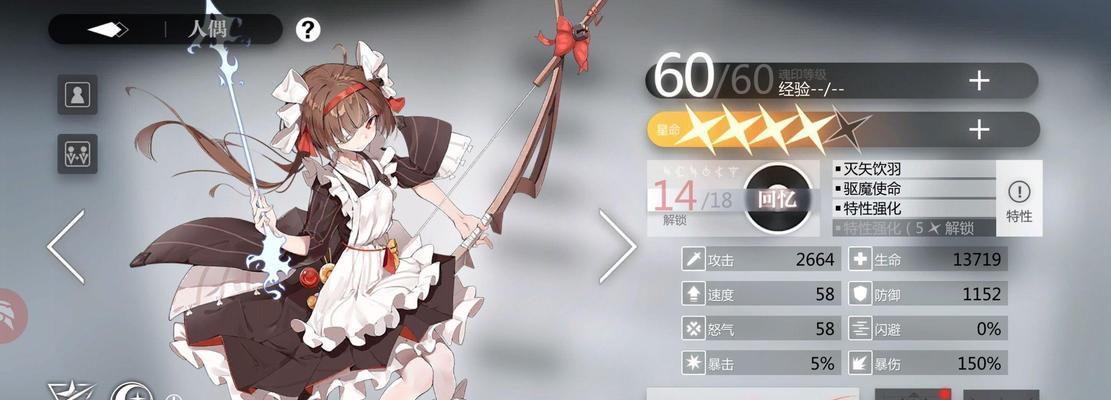
Task: Show the next character with right arrow
Action: [x=616, y=246]
